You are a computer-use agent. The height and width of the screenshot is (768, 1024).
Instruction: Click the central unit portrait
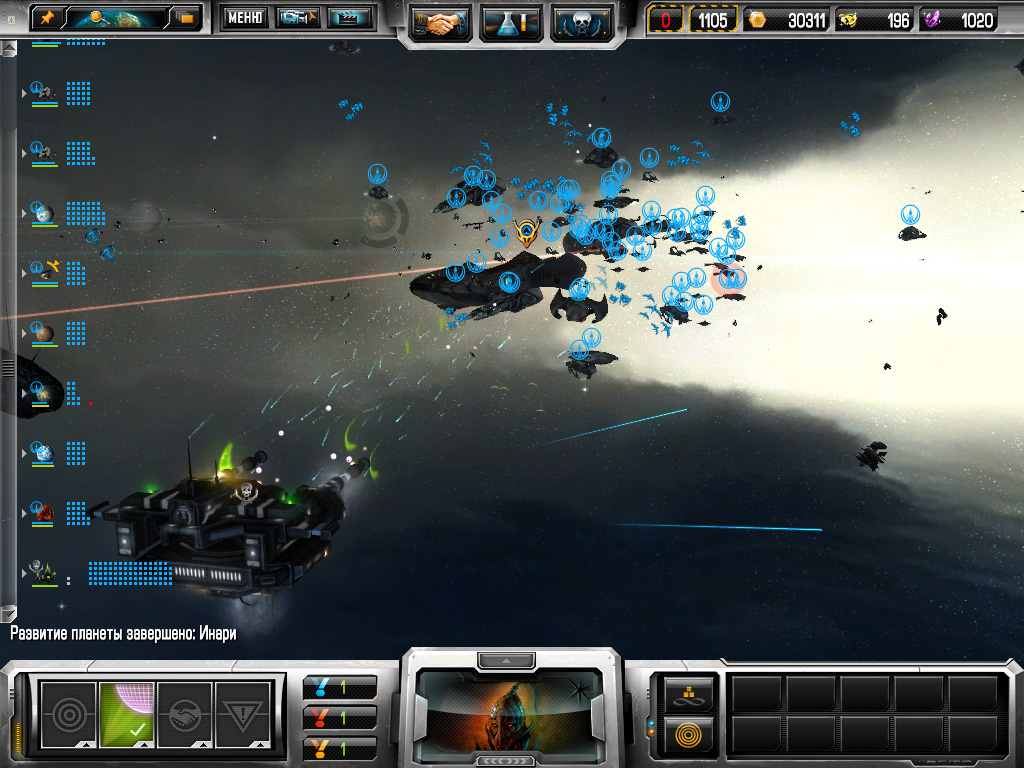pyautogui.click(x=510, y=710)
